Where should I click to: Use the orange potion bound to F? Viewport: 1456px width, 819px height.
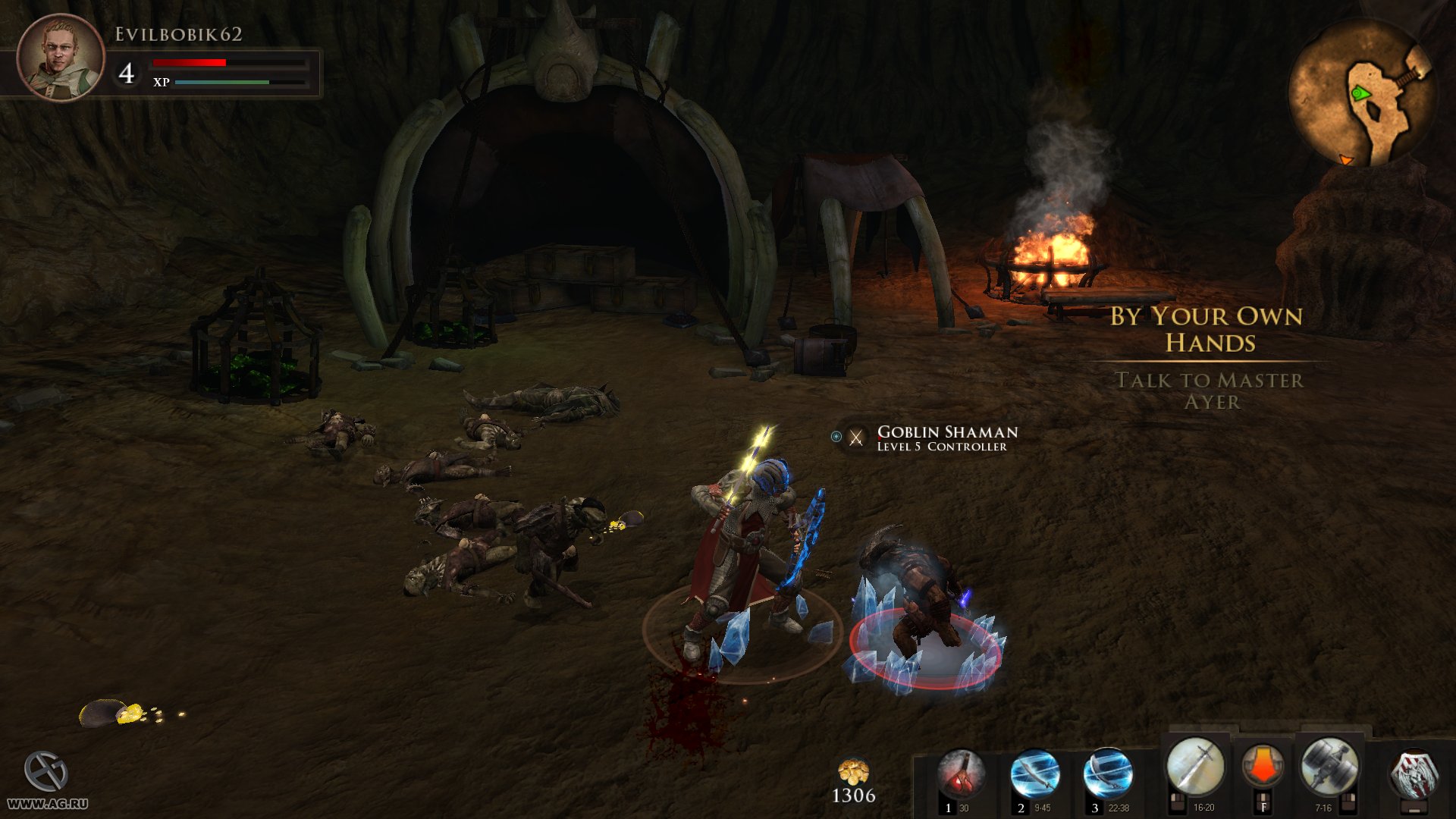tap(1263, 766)
